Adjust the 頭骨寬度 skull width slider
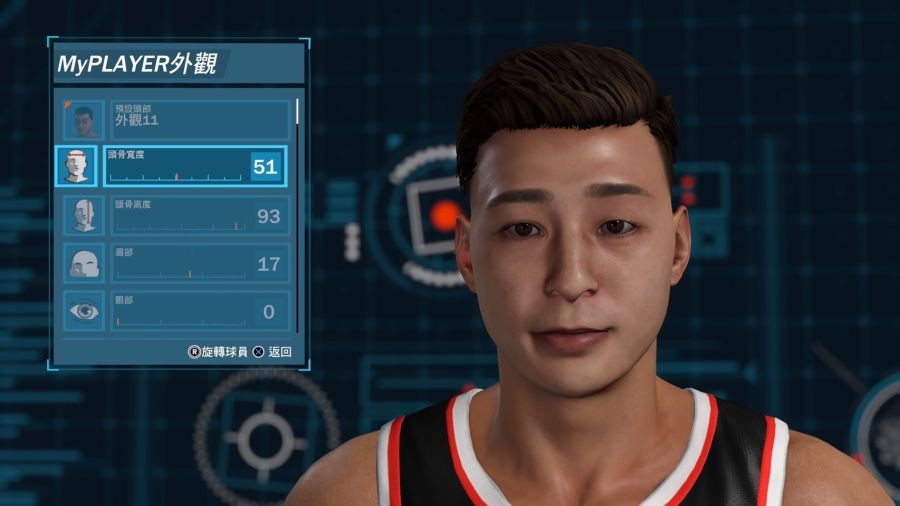 (x=178, y=176)
